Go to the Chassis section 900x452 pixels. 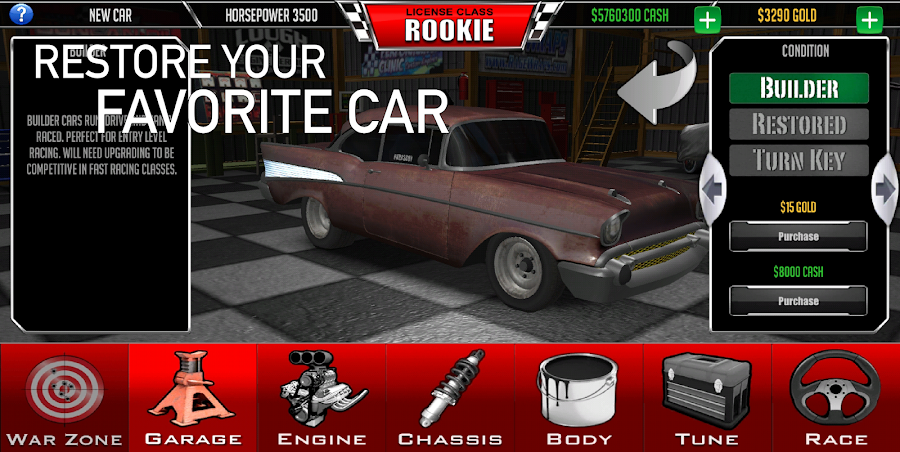pyautogui.click(x=450, y=397)
